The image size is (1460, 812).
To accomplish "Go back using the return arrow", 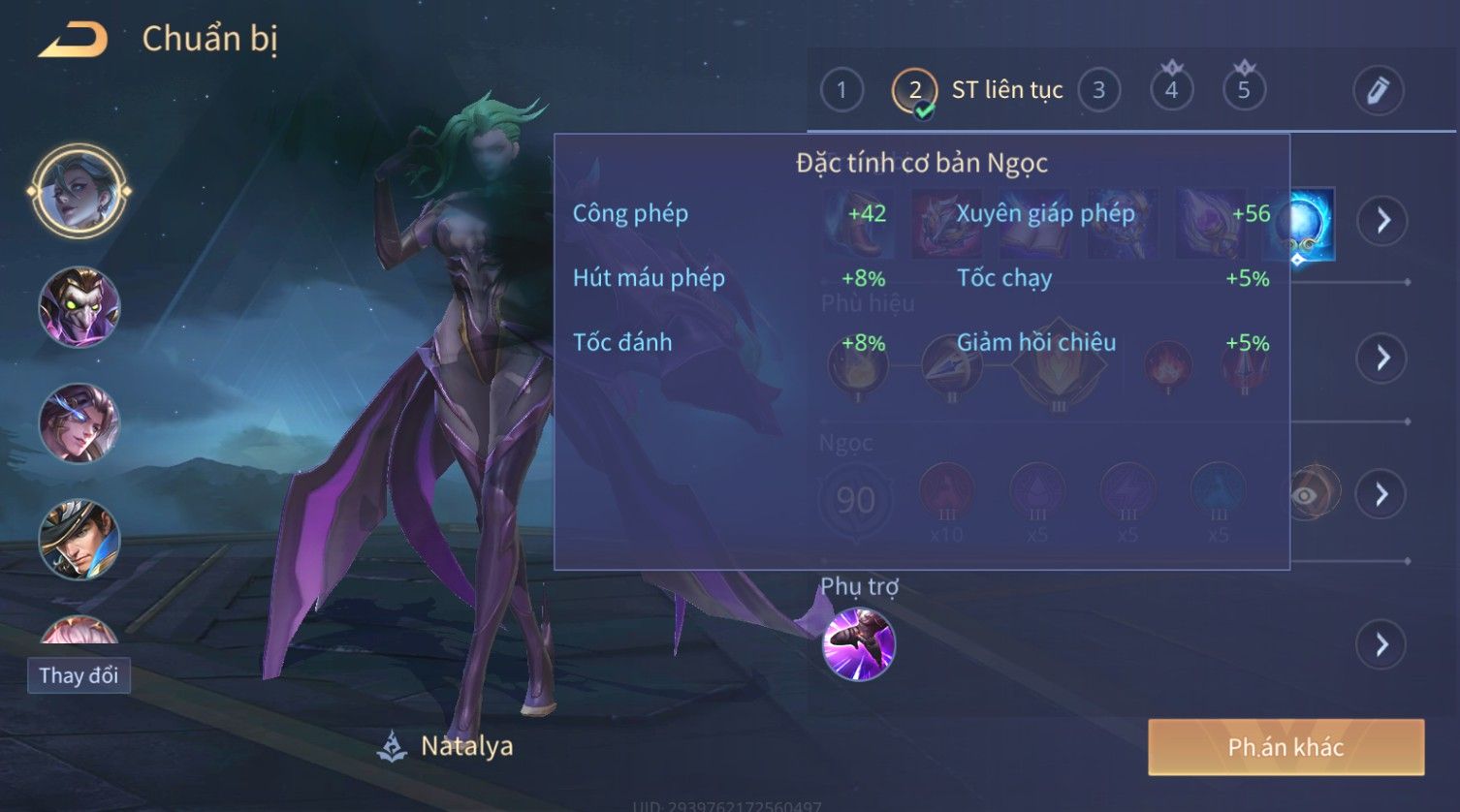I will click(x=74, y=40).
